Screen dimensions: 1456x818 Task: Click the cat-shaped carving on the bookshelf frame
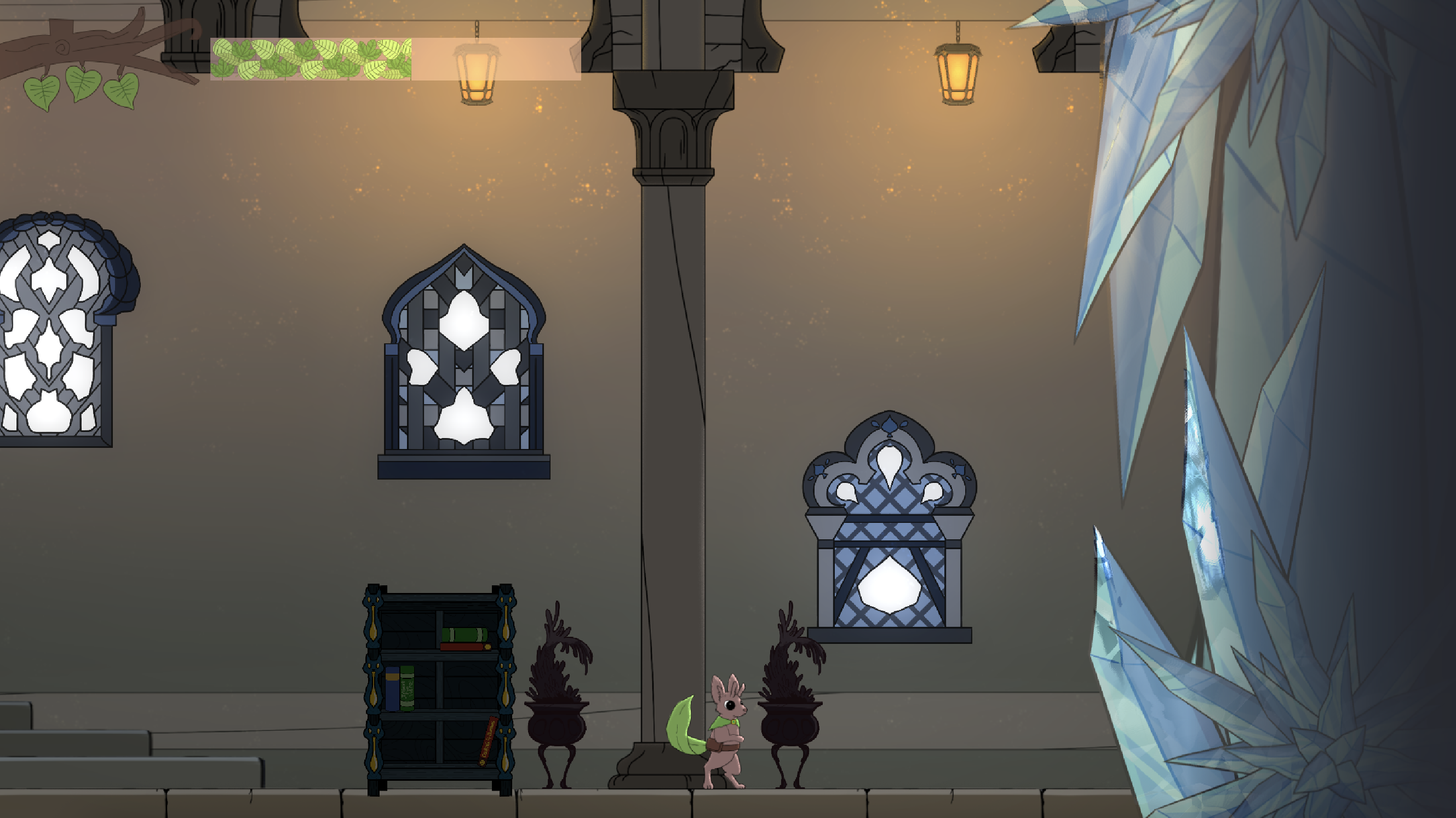(x=373, y=601)
